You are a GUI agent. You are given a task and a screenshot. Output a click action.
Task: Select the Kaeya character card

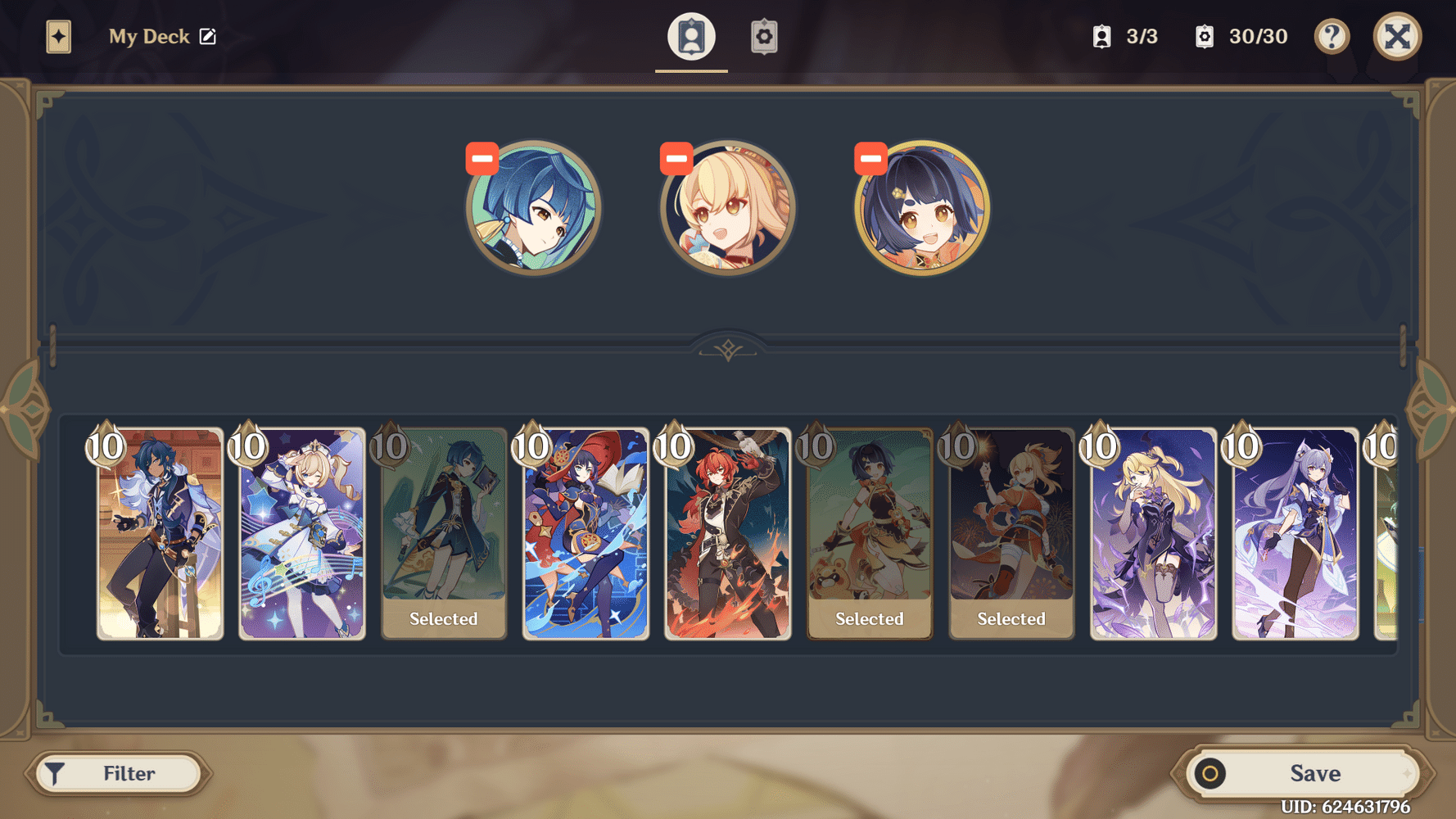159,532
